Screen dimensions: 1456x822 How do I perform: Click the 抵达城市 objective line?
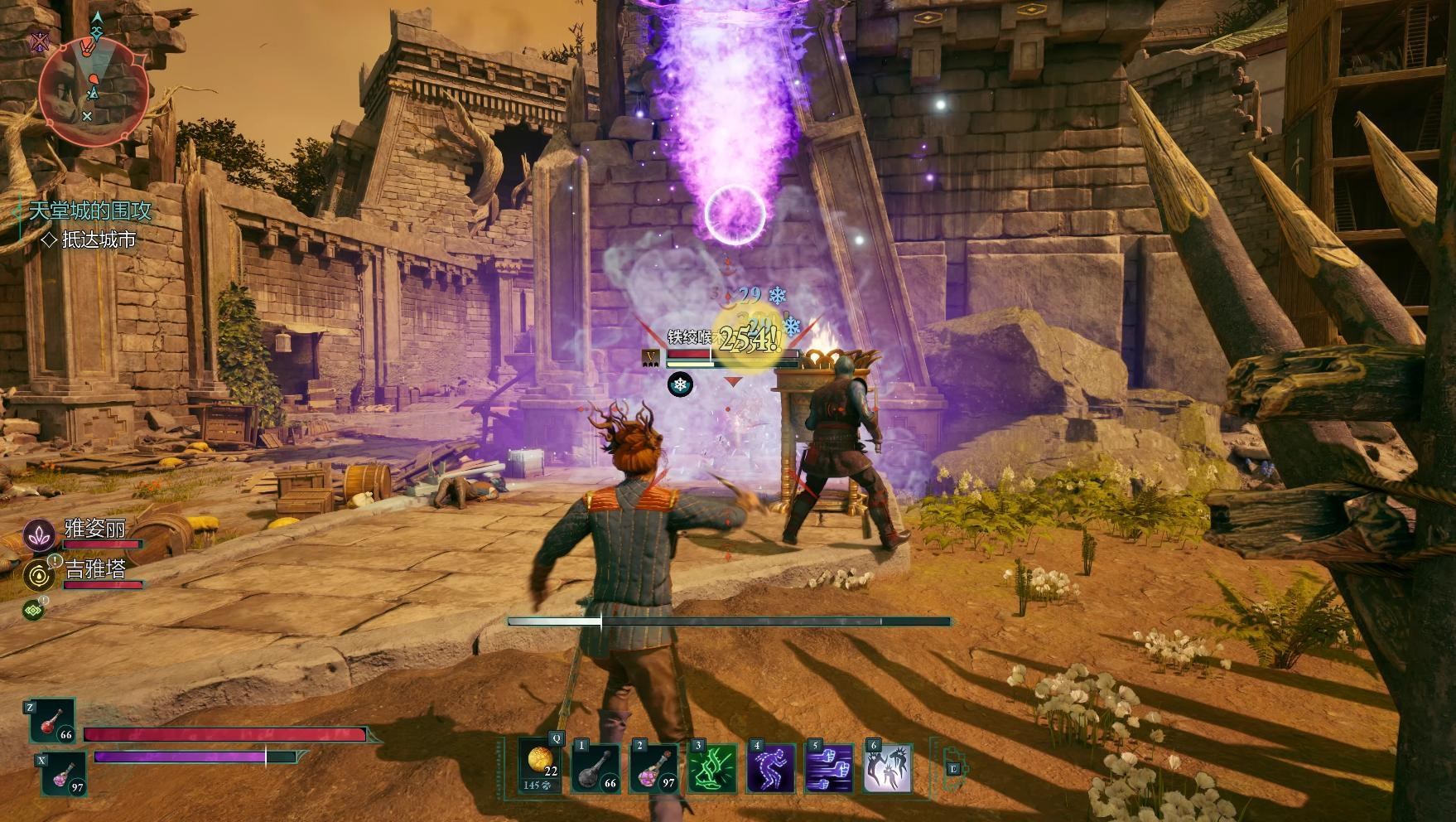(x=98, y=239)
